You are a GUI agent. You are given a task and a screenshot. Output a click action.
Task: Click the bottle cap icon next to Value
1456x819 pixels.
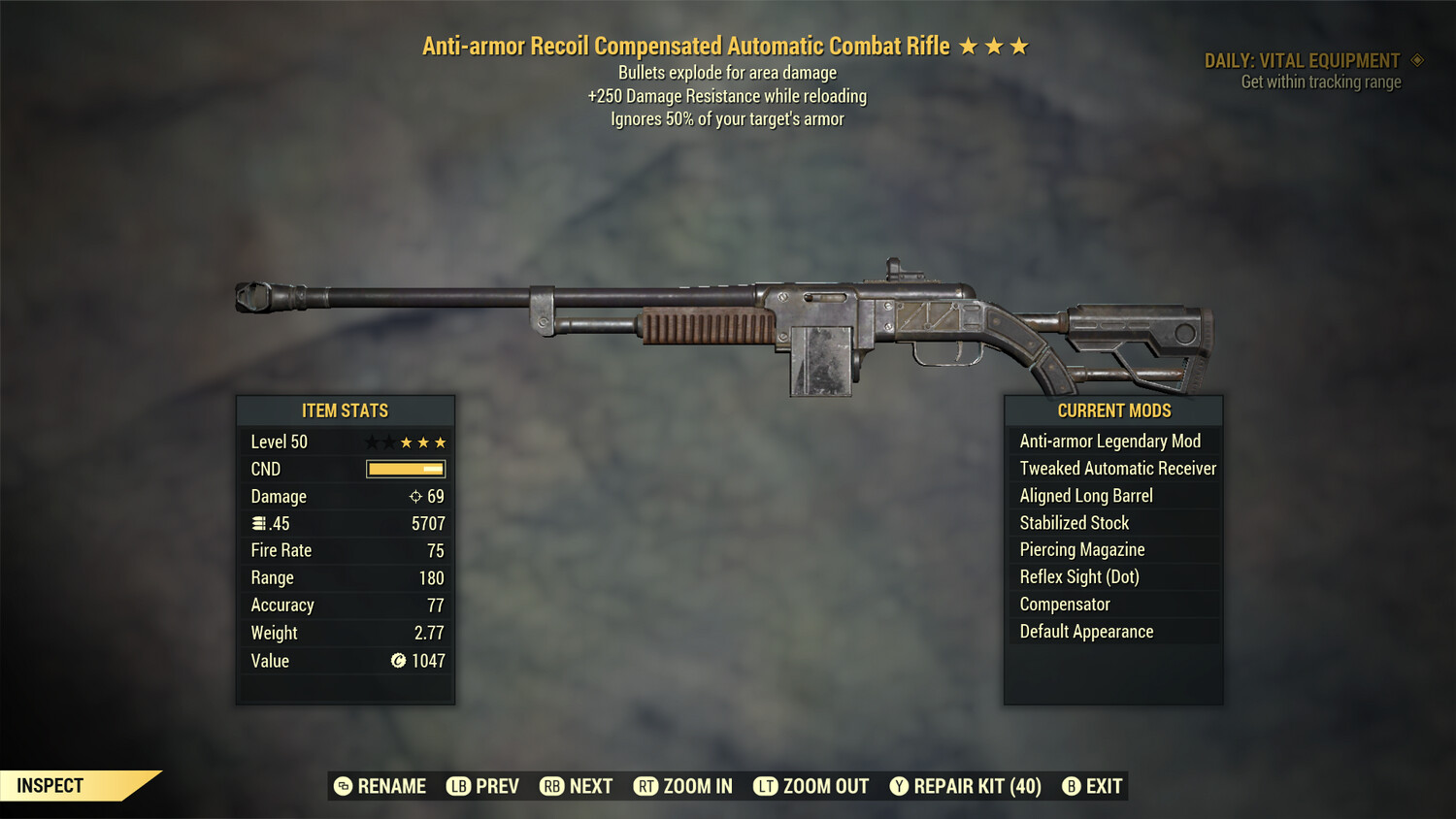(x=397, y=661)
